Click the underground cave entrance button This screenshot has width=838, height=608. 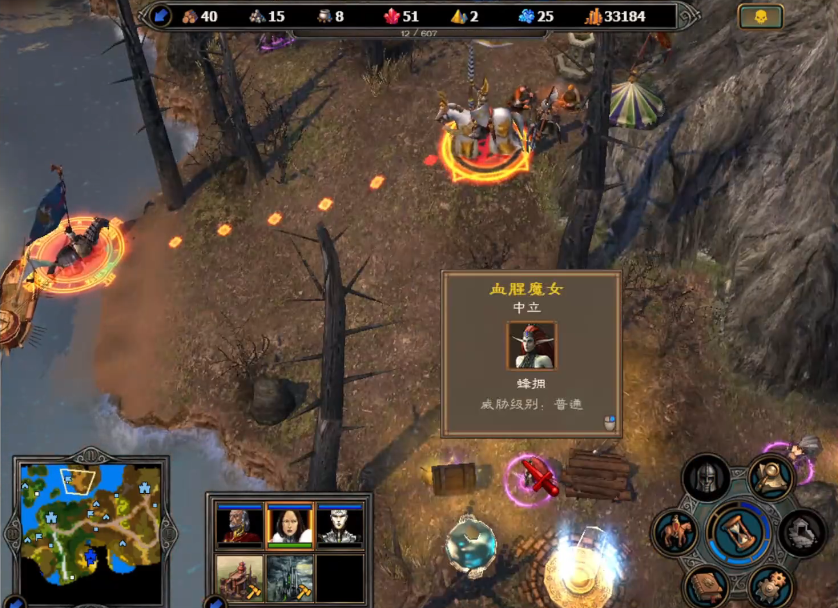tap(803, 531)
